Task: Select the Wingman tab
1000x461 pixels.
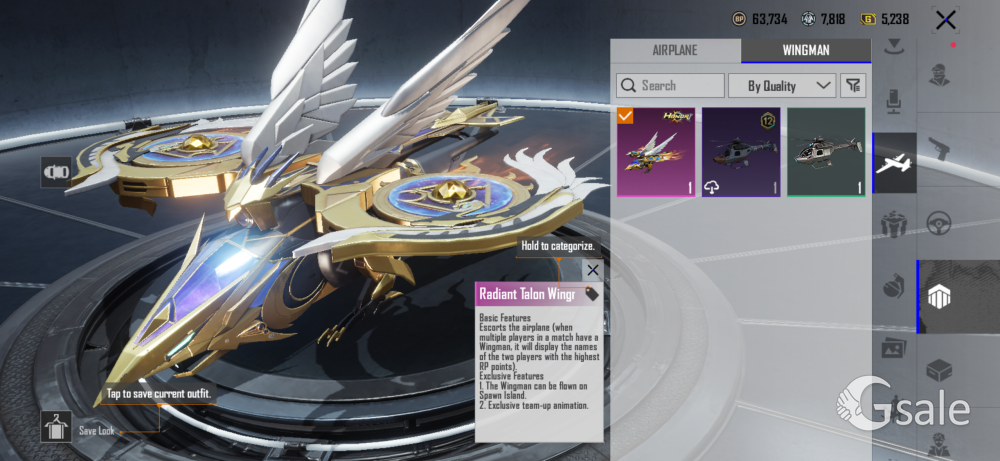Action: (x=805, y=50)
